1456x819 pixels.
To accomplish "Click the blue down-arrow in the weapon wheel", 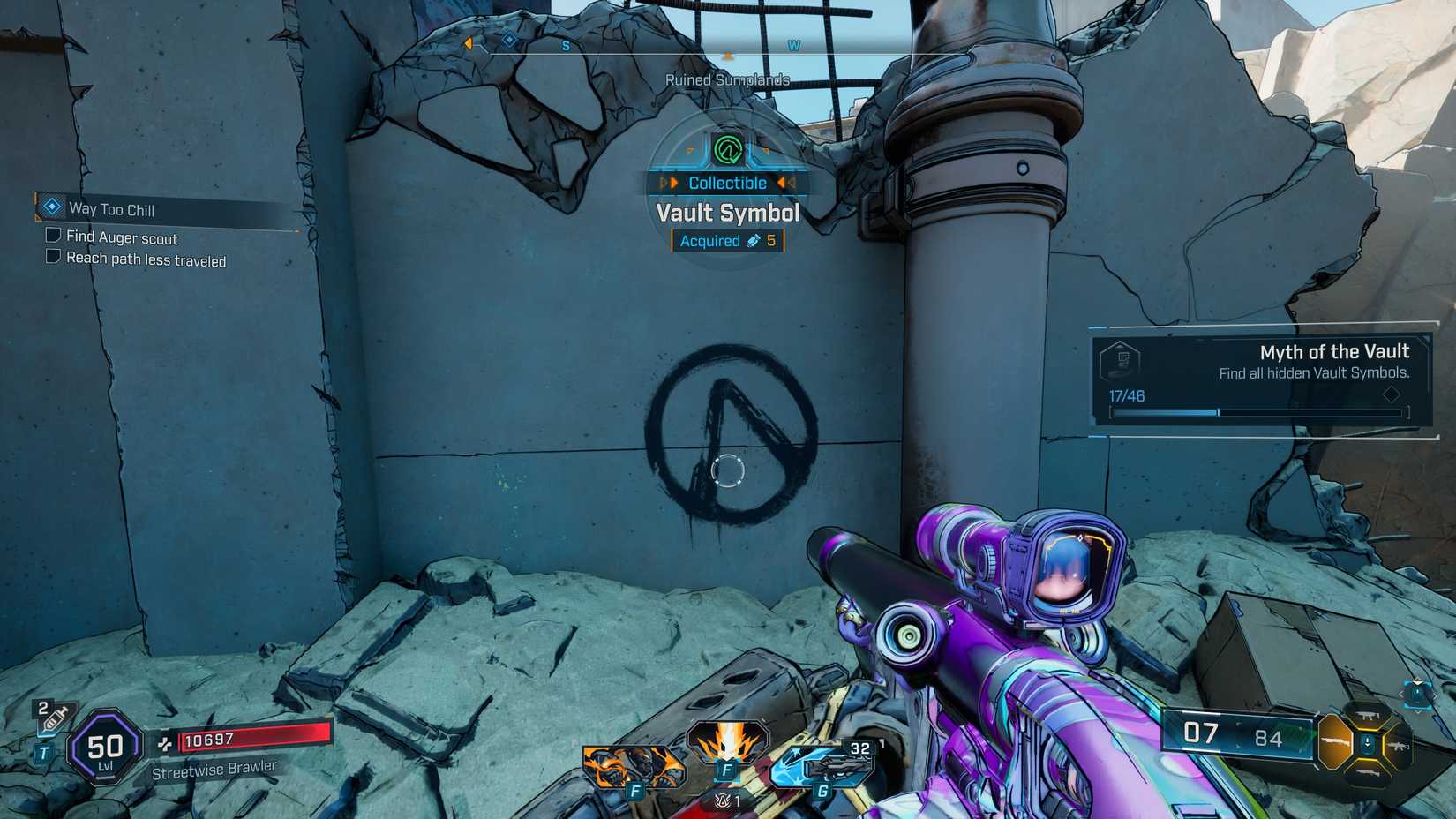I will coord(1367,742).
